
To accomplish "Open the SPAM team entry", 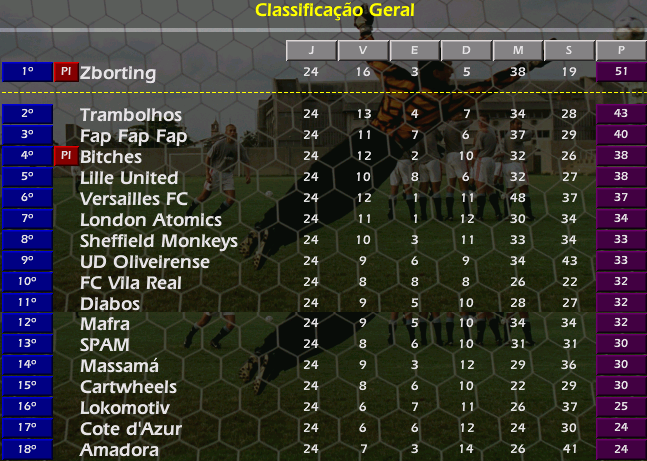I will 105,345.
